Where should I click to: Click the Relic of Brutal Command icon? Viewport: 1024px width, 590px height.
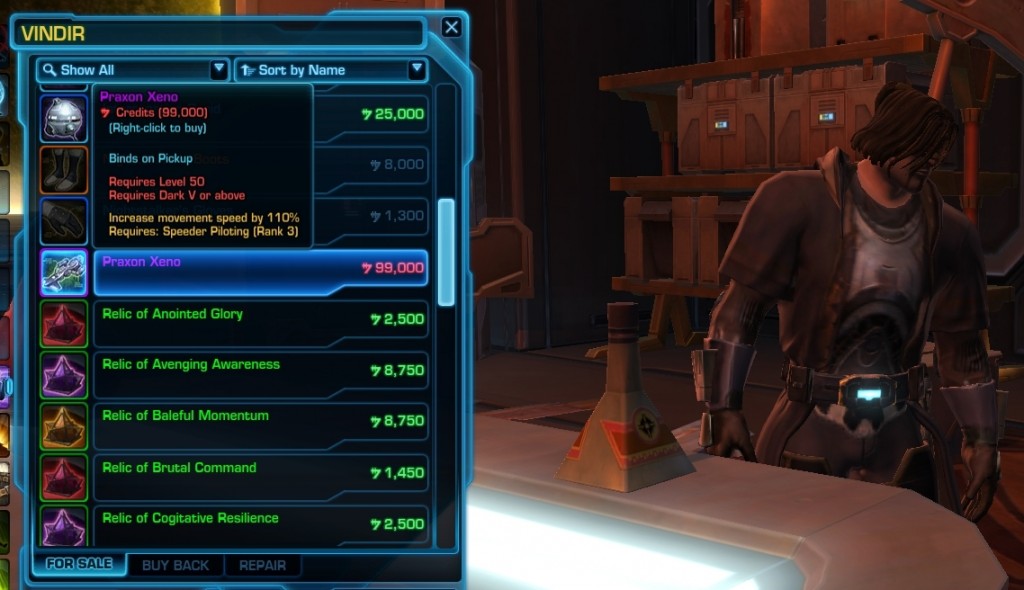(x=64, y=477)
